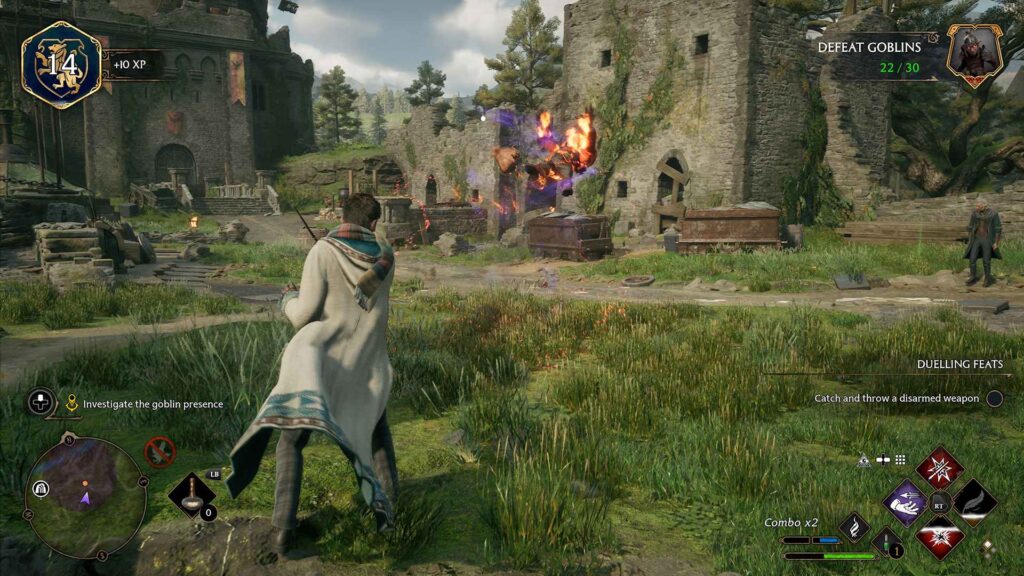The height and width of the screenshot is (576, 1024).
Task: Activate the bottom red explosion spell
Action: (940, 537)
